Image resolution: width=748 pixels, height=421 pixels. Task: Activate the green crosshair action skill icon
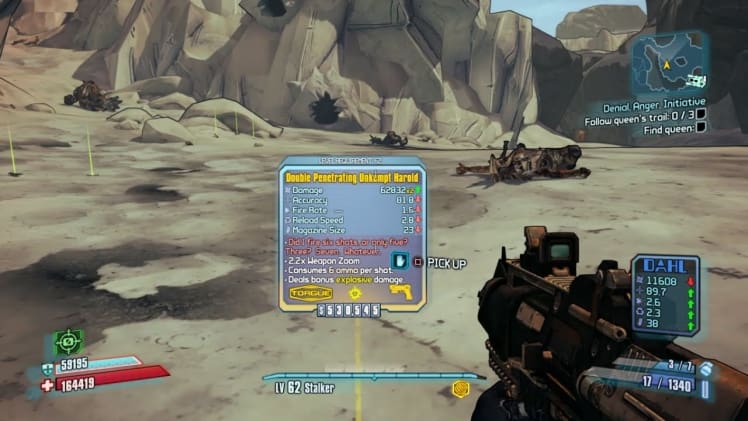click(x=69, y=343)
